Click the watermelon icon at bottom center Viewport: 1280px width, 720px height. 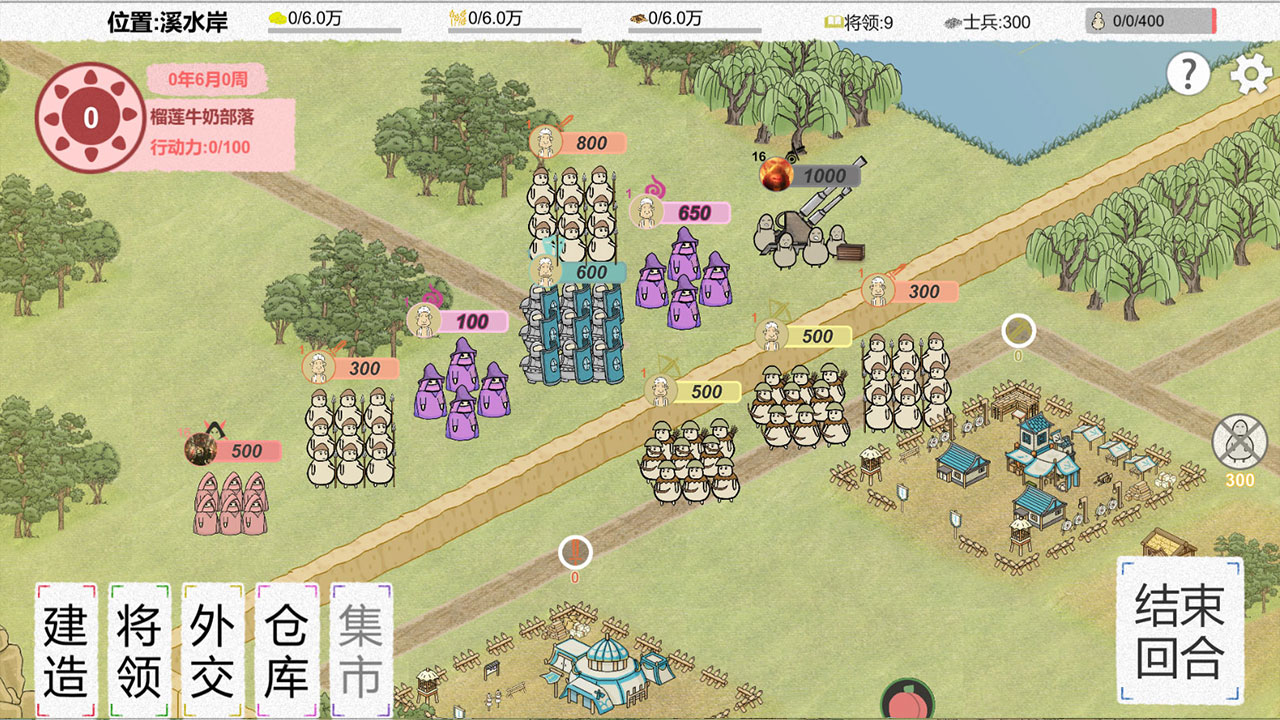click(908, 710)
